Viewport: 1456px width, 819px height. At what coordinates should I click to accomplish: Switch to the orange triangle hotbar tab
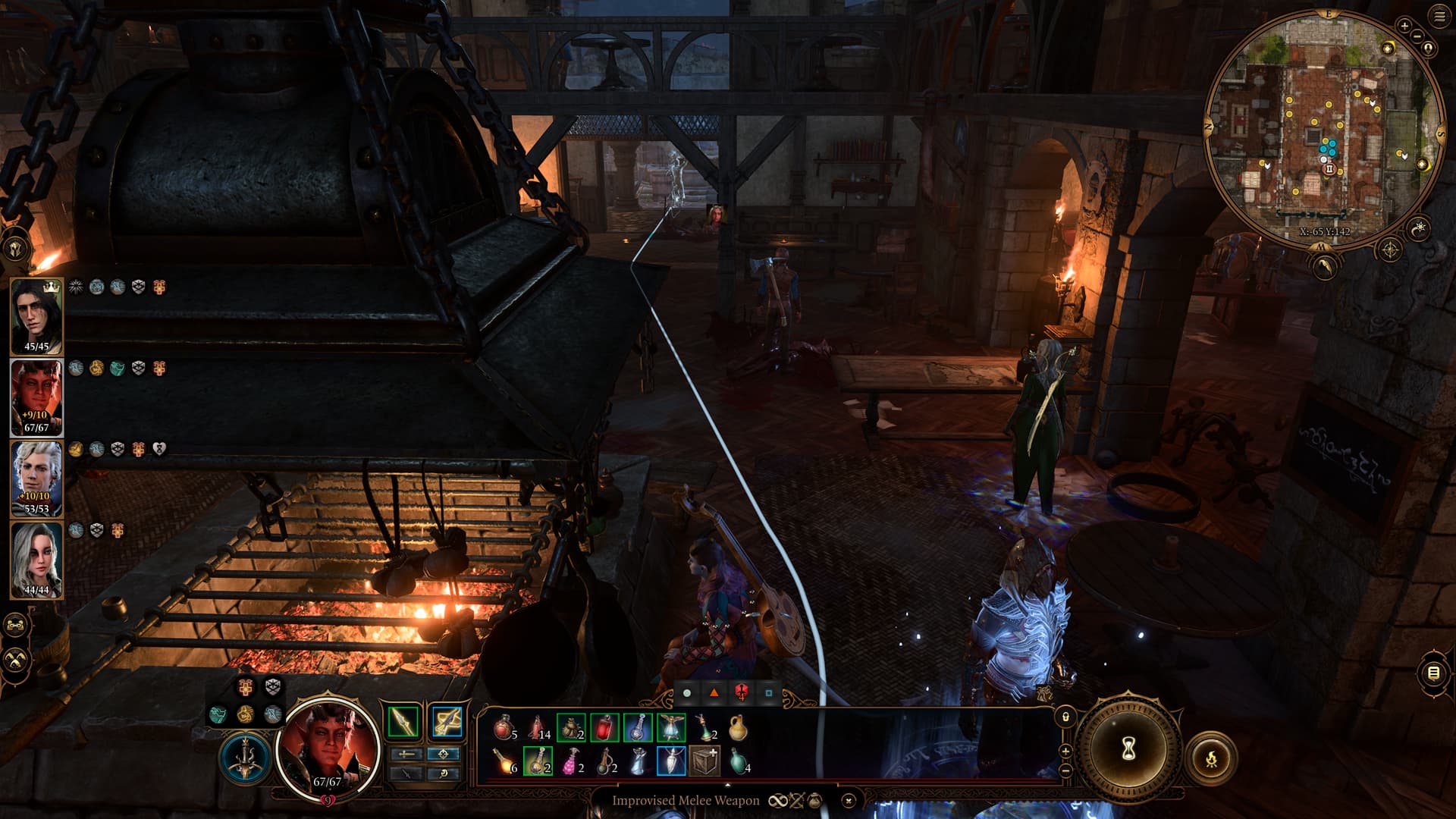pos(714,692)
